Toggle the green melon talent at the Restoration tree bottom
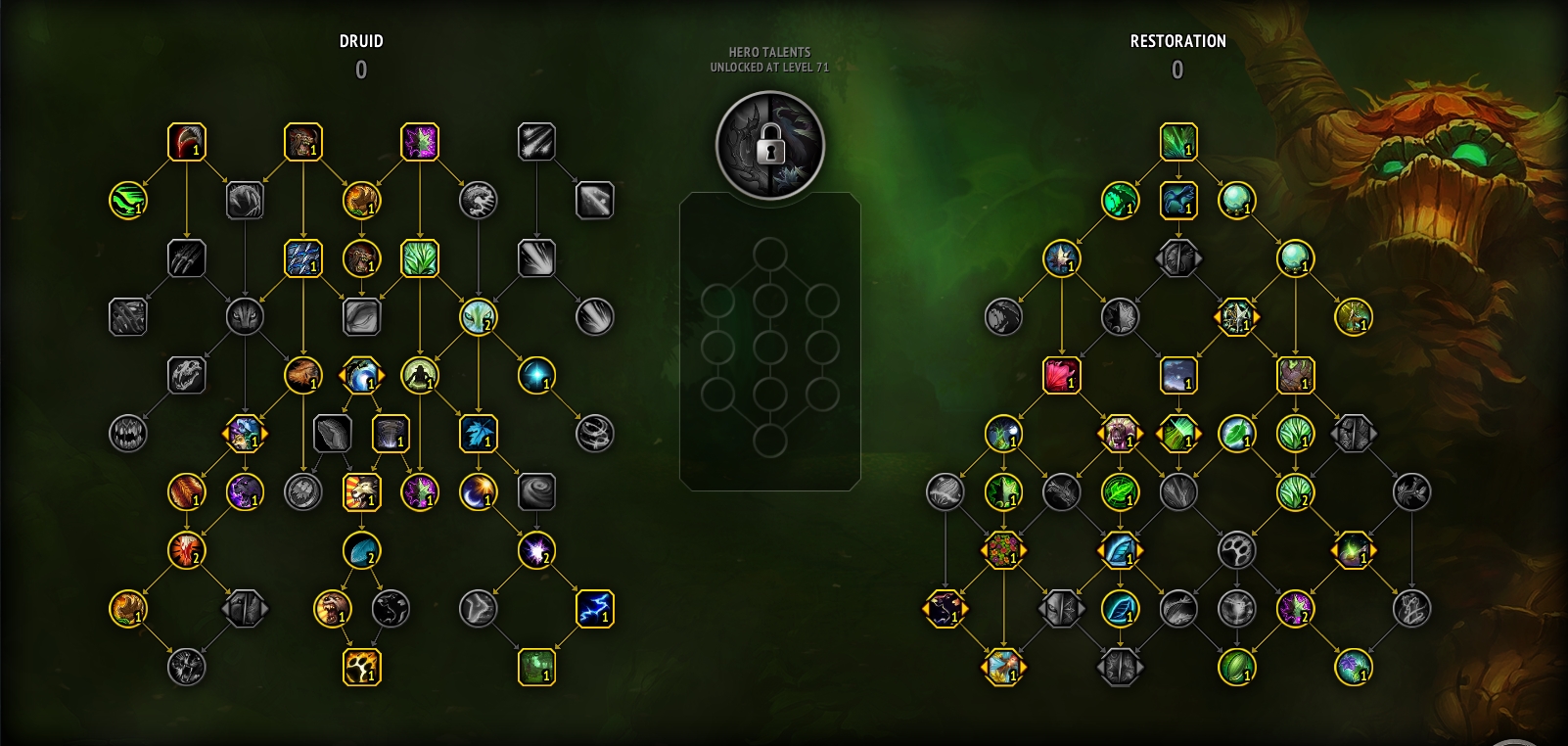 click(1238, 671)
